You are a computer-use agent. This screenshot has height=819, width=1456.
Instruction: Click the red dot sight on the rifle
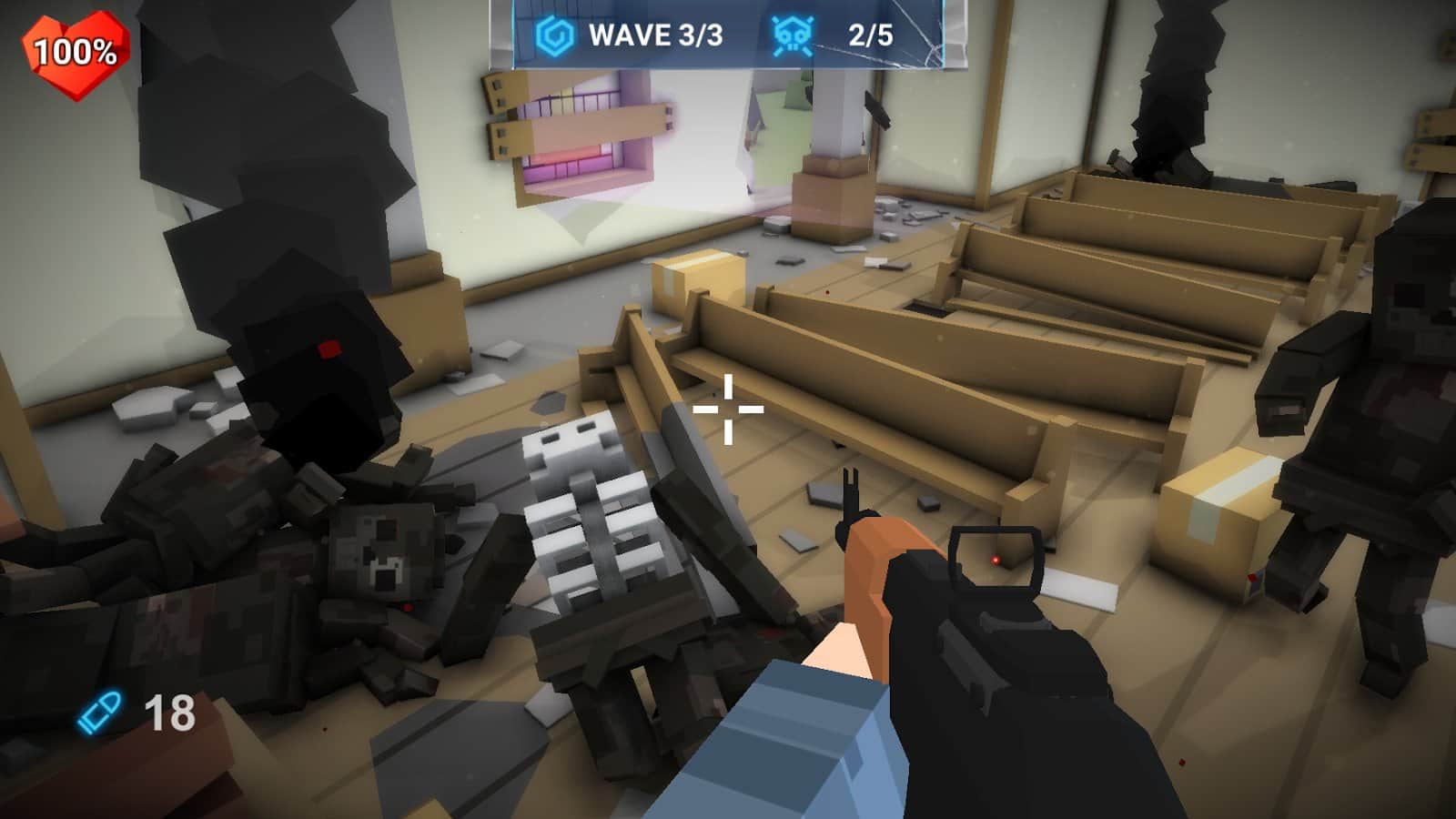click(996, 558)
